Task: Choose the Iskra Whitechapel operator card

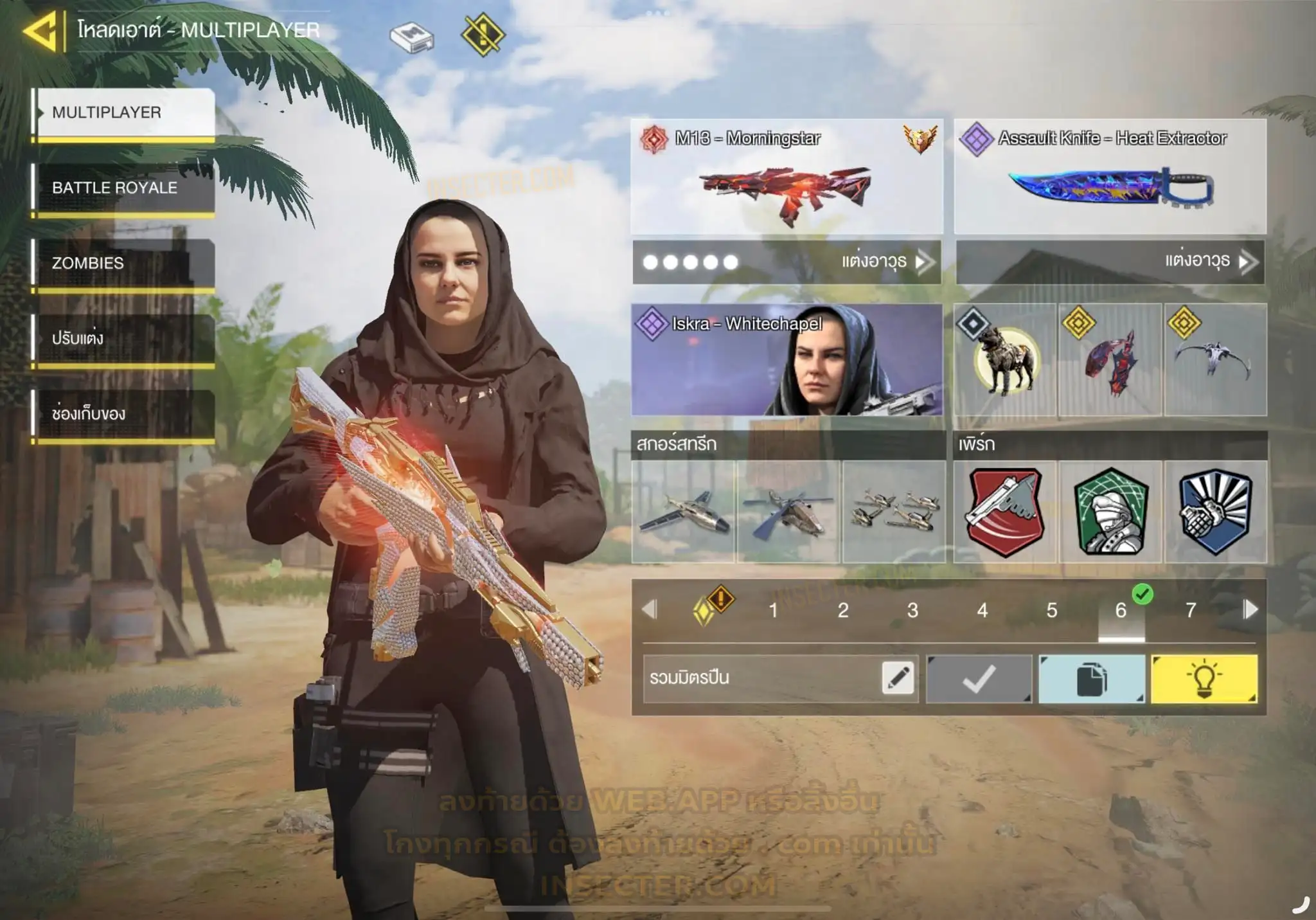Action: (x=787, y=360)
